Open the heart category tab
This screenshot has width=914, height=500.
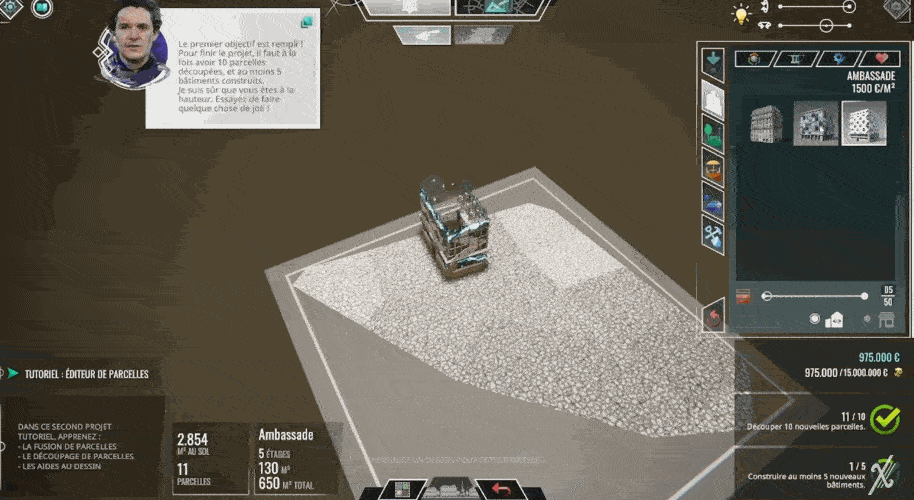(x=881, y=59)
